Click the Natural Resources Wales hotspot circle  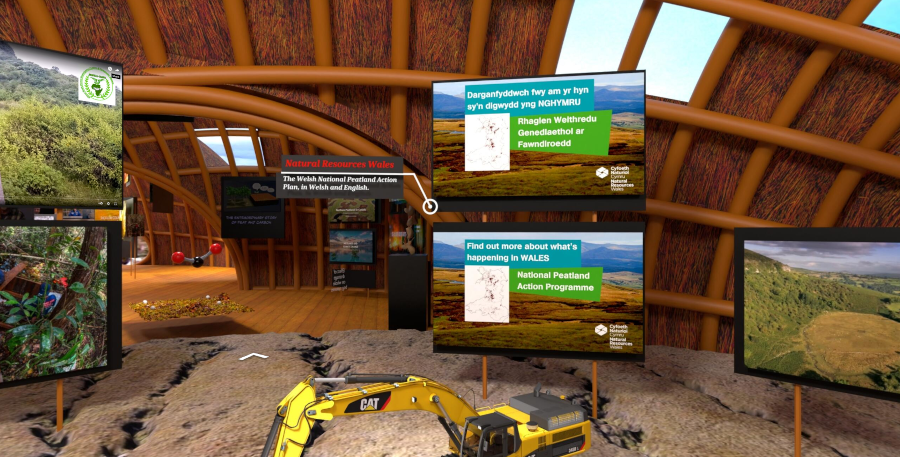[430, 207]
